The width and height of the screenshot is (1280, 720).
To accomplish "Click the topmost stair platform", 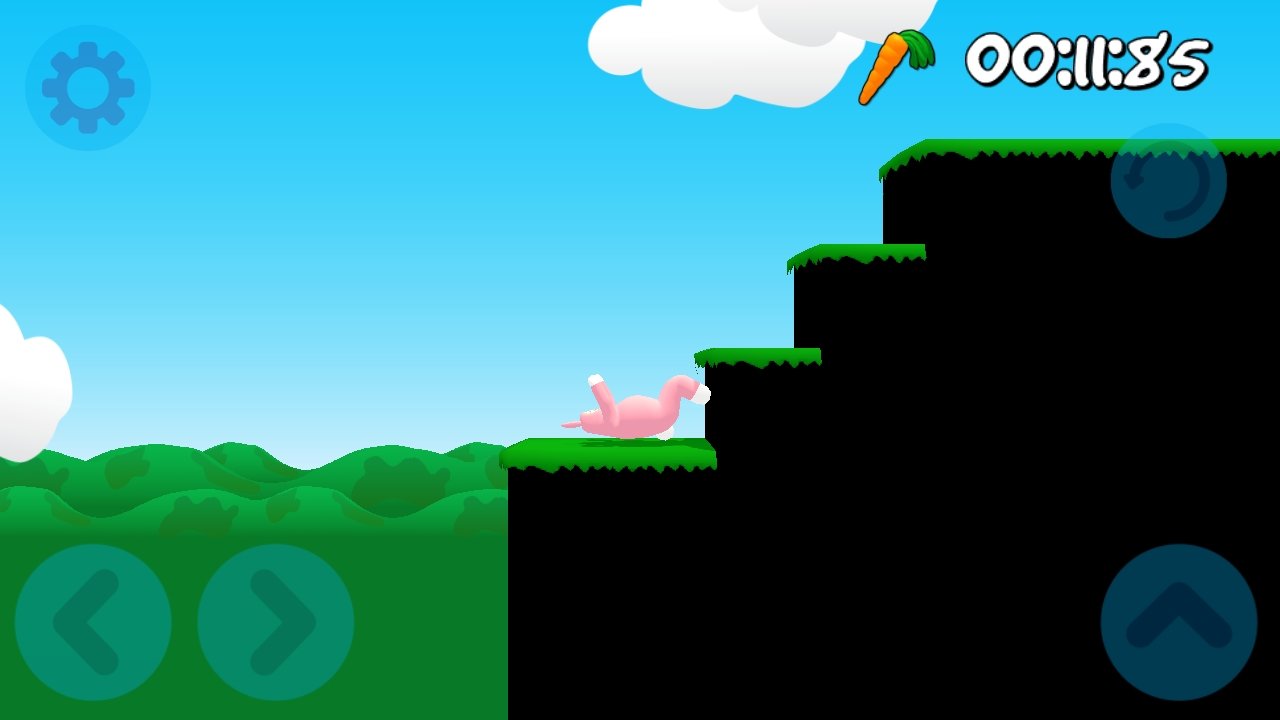I will 1000,150.
